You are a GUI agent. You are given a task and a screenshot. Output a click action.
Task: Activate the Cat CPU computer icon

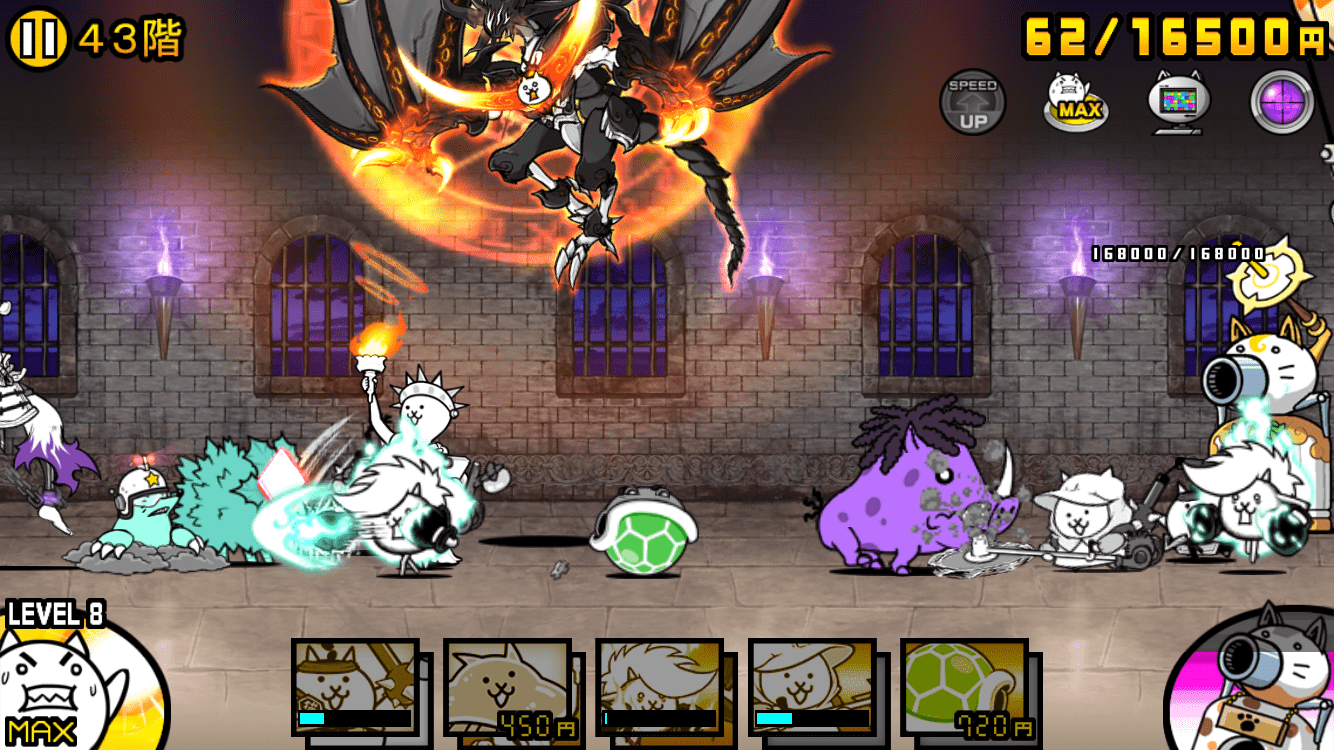point(1179,102)
